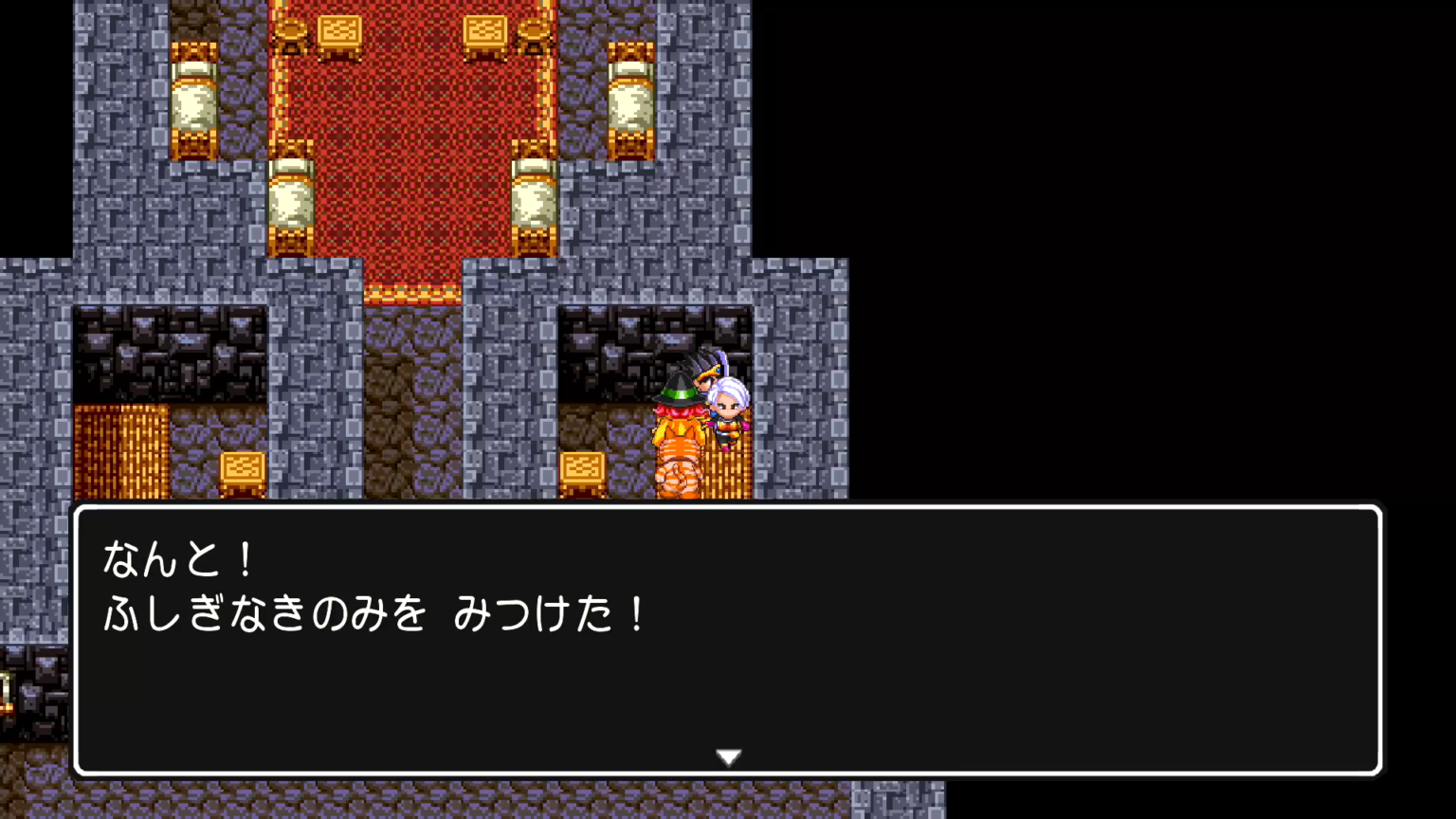Click the bed on the left with gold frame
The width and height of the screenshot is (1456, 819).
[292, 199]
